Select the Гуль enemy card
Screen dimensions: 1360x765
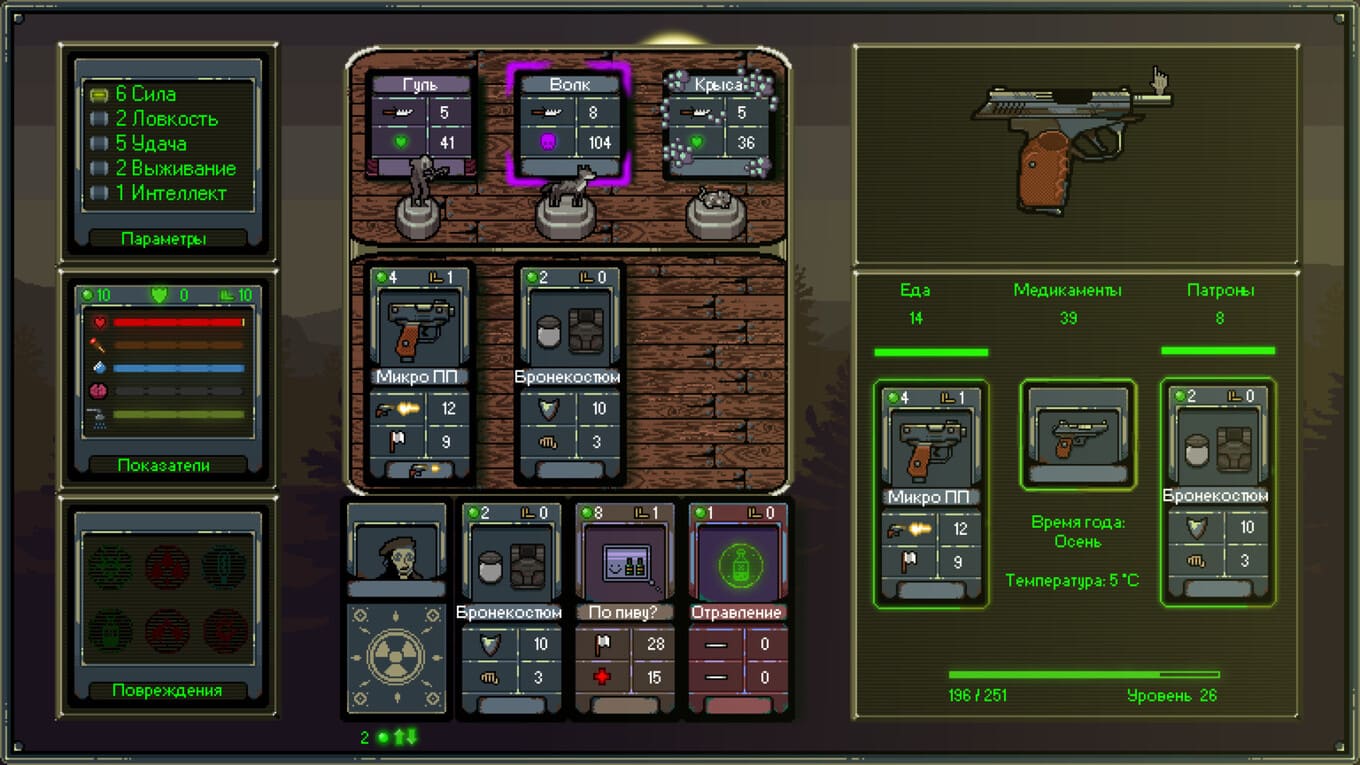[420, 125]
